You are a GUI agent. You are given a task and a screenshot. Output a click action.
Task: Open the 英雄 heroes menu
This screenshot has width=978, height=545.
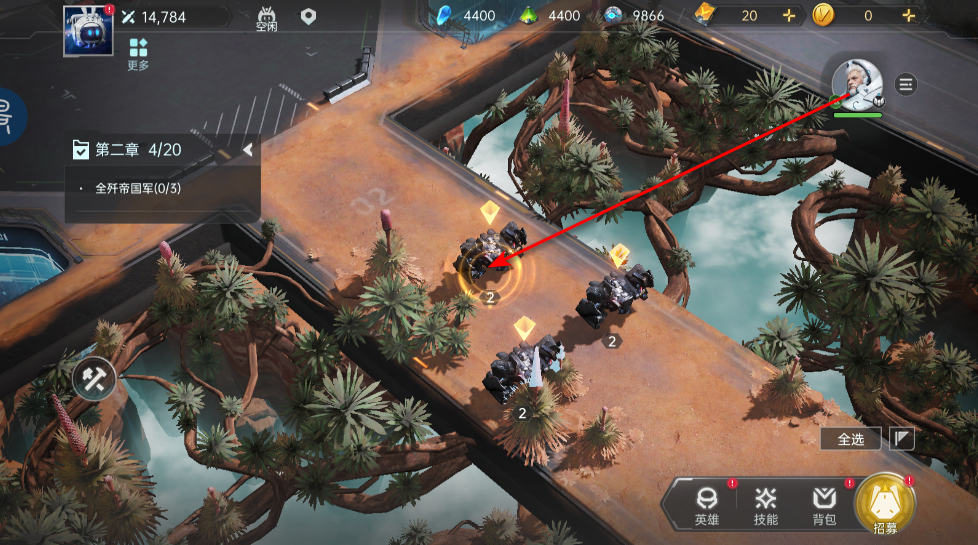(x=707, y=504)
